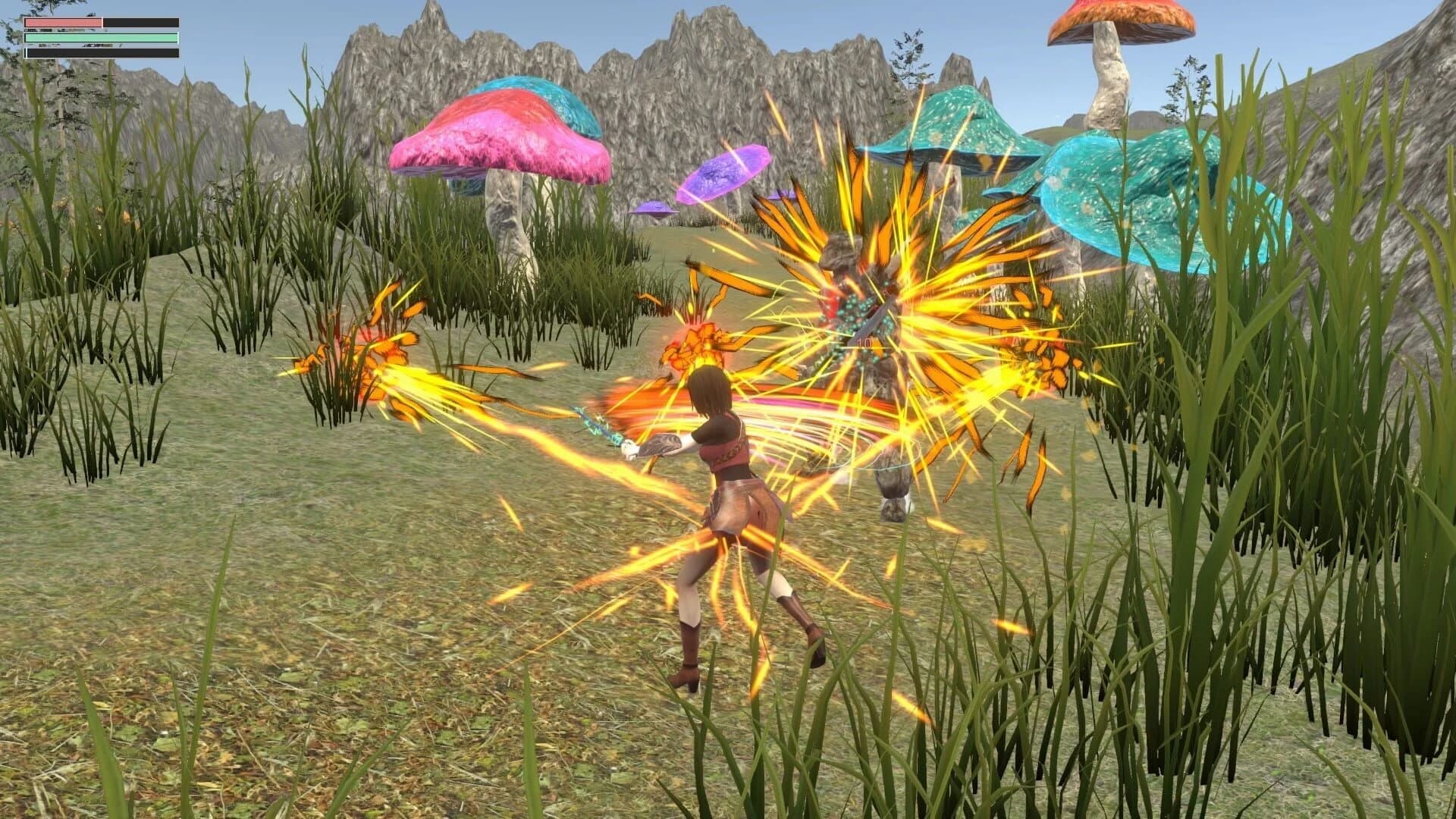
Task: Click the red health bar
Action: click(x=64, y=23)
